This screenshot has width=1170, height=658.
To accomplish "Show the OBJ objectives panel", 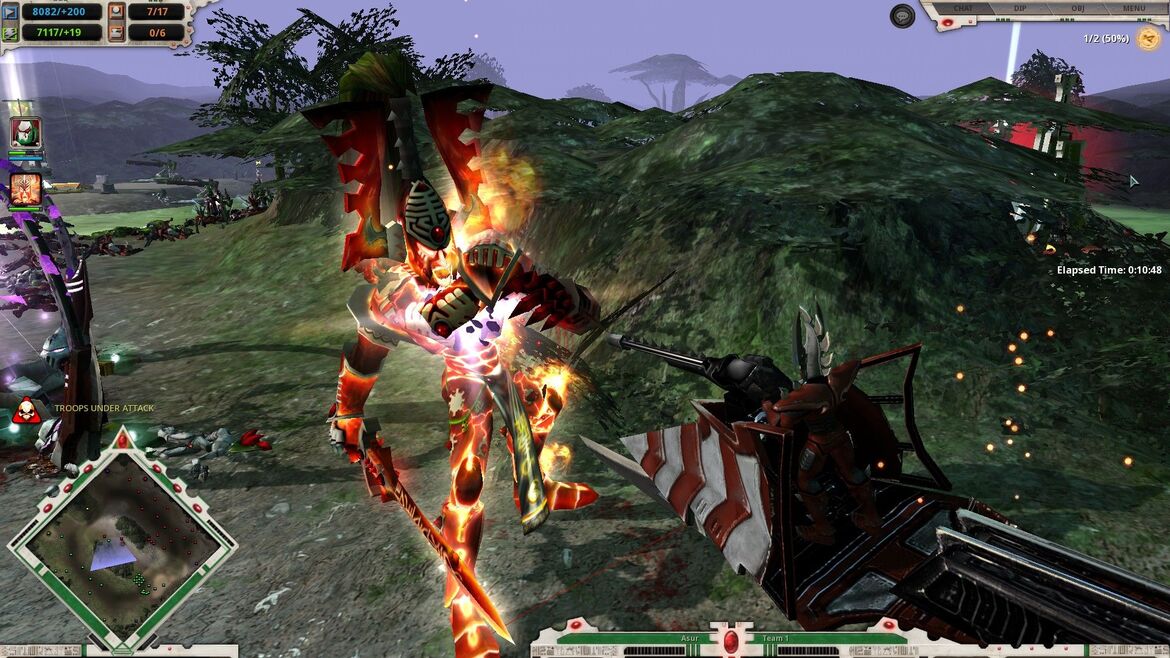I will pos(1076,8).
